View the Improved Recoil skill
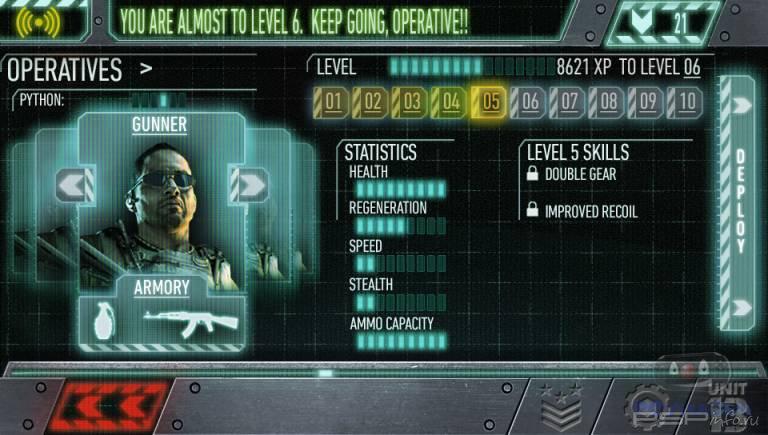Screen dimensions: 768x435 590,212
